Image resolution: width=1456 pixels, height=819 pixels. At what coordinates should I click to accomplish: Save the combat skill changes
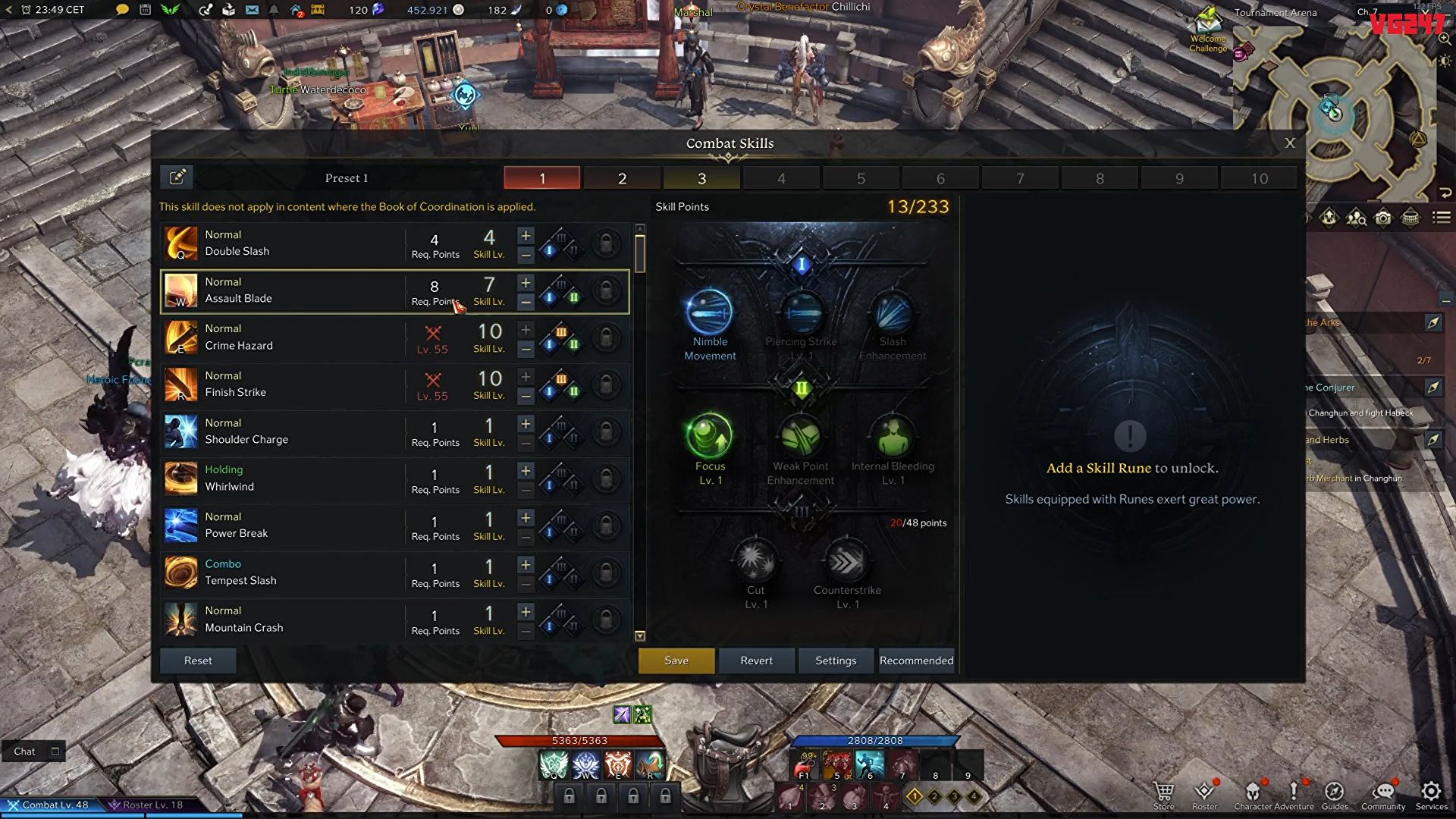coord(676,661)
